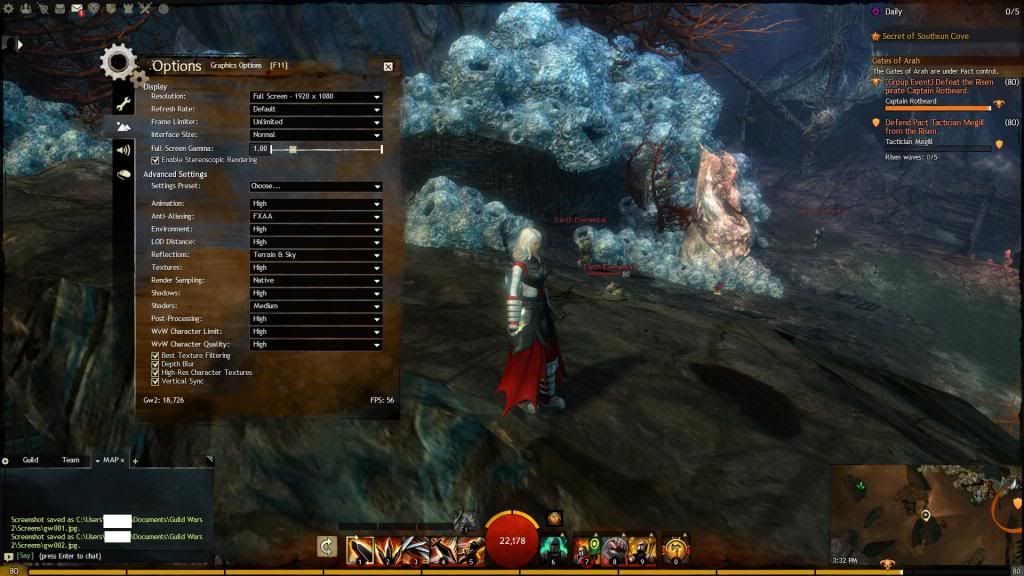Disable the Depth Blur checkbox

point(155,364)
